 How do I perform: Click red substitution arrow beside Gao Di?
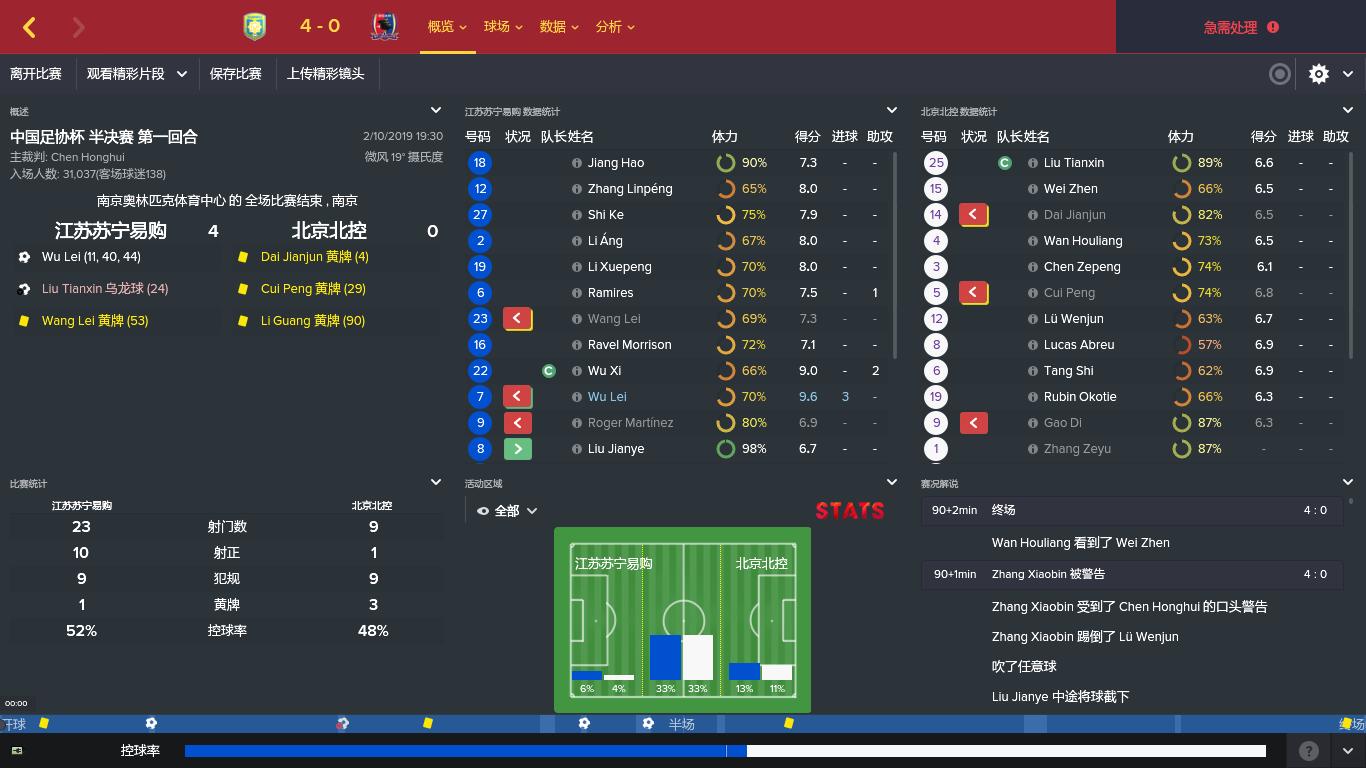click(973, 422)
